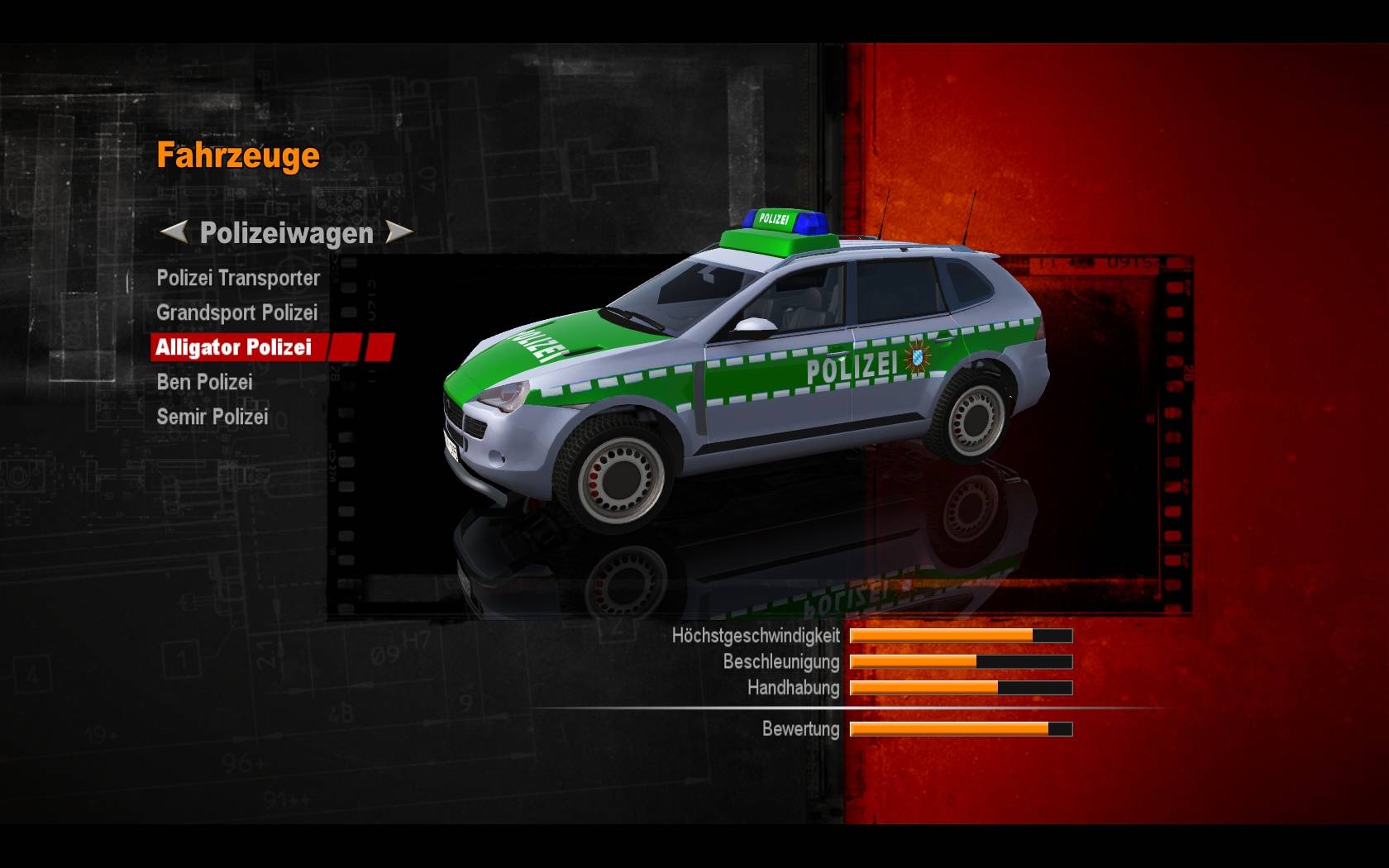Select the highlighted Alligator Polizei entry
Viewport: 1389px width, 868px height.
pos(234,347)
